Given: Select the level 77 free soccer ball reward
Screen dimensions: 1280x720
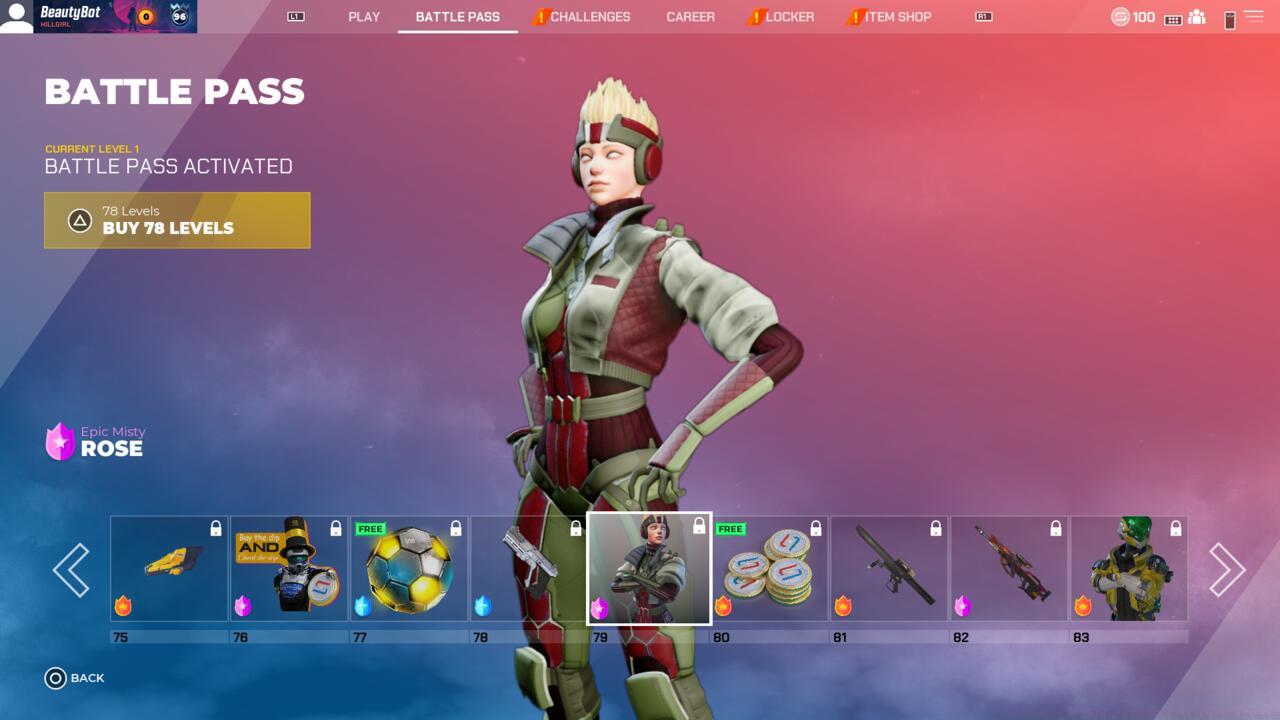Looking at the screenshot, I should click(409, 569).
